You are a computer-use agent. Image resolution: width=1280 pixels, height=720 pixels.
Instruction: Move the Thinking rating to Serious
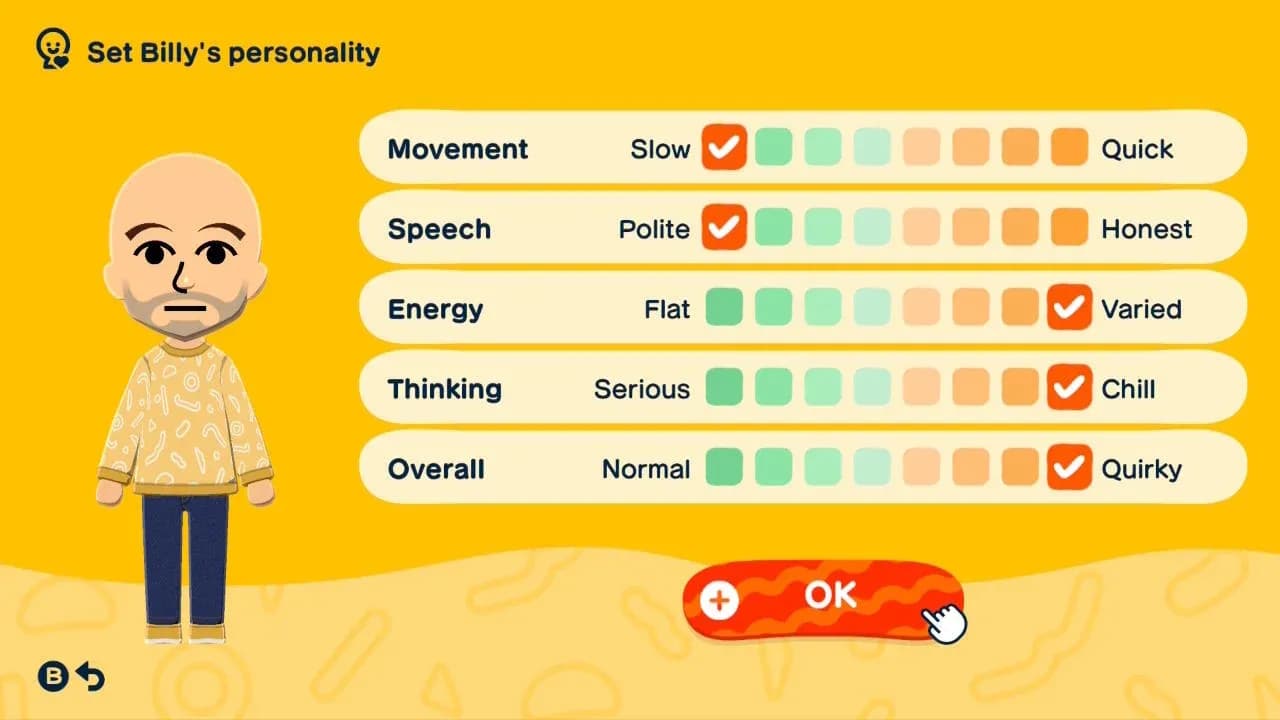724,388
